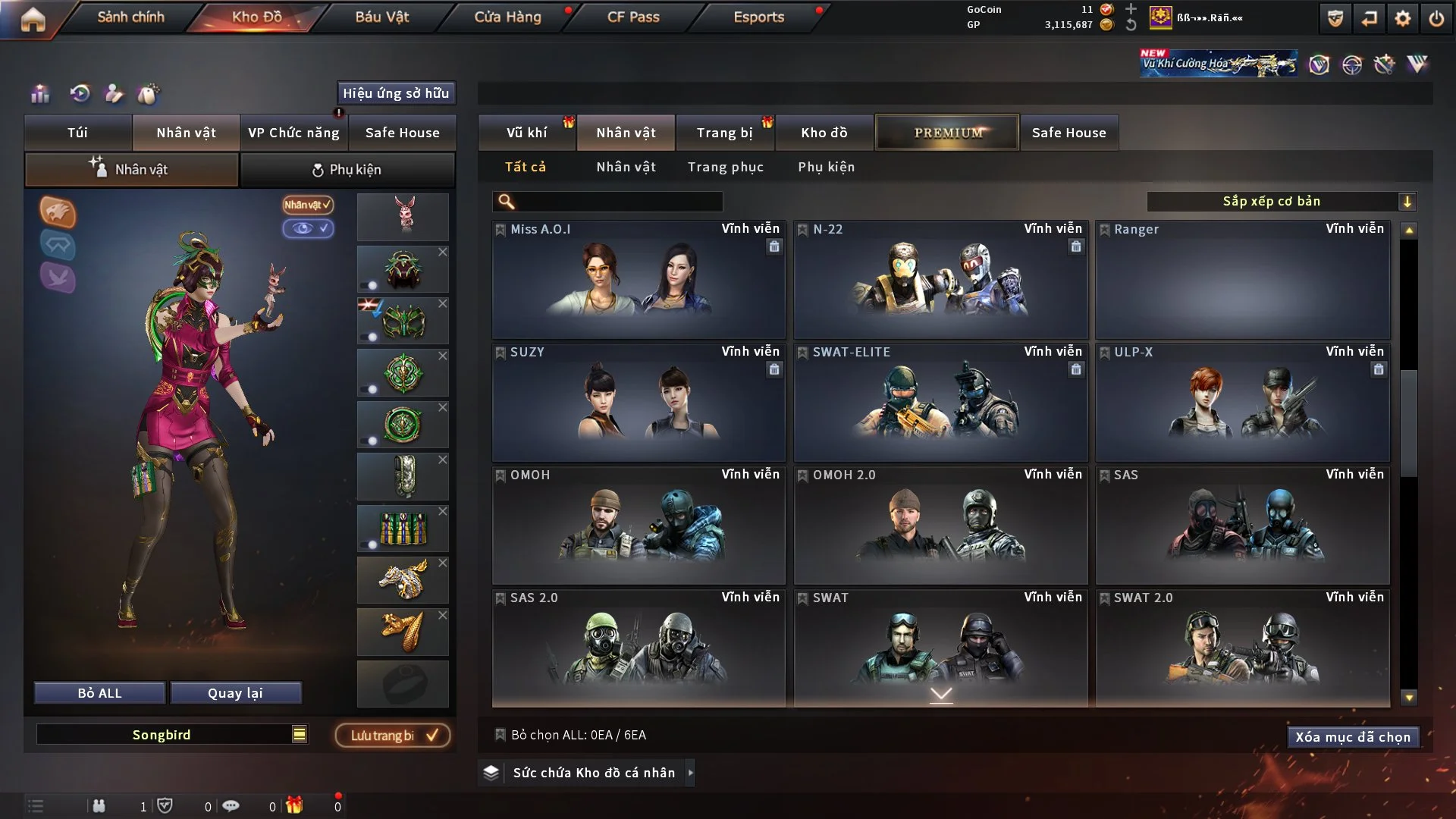This screenshot has width=1456, height=819.
Task: Click Xóa mục đã chọn button
Action: [1353, 737]
